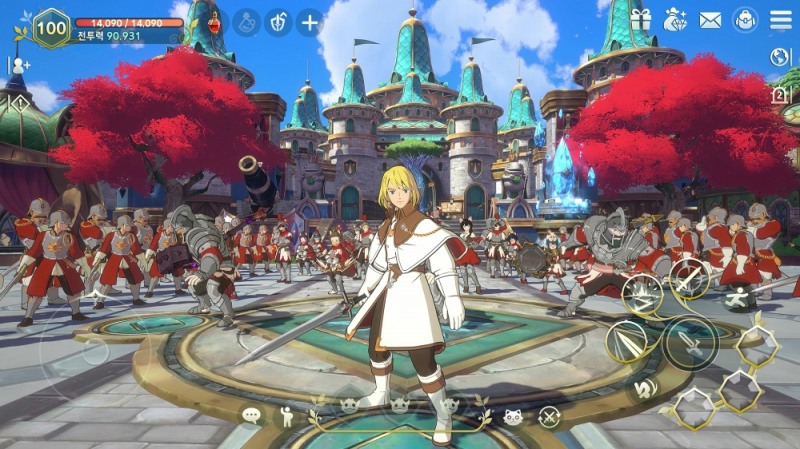Image resolution: width=800 pixels, height=449 pixels.
Task: Open the hamburger main menu
Action: pyautogui.click(x=781, y=19)
